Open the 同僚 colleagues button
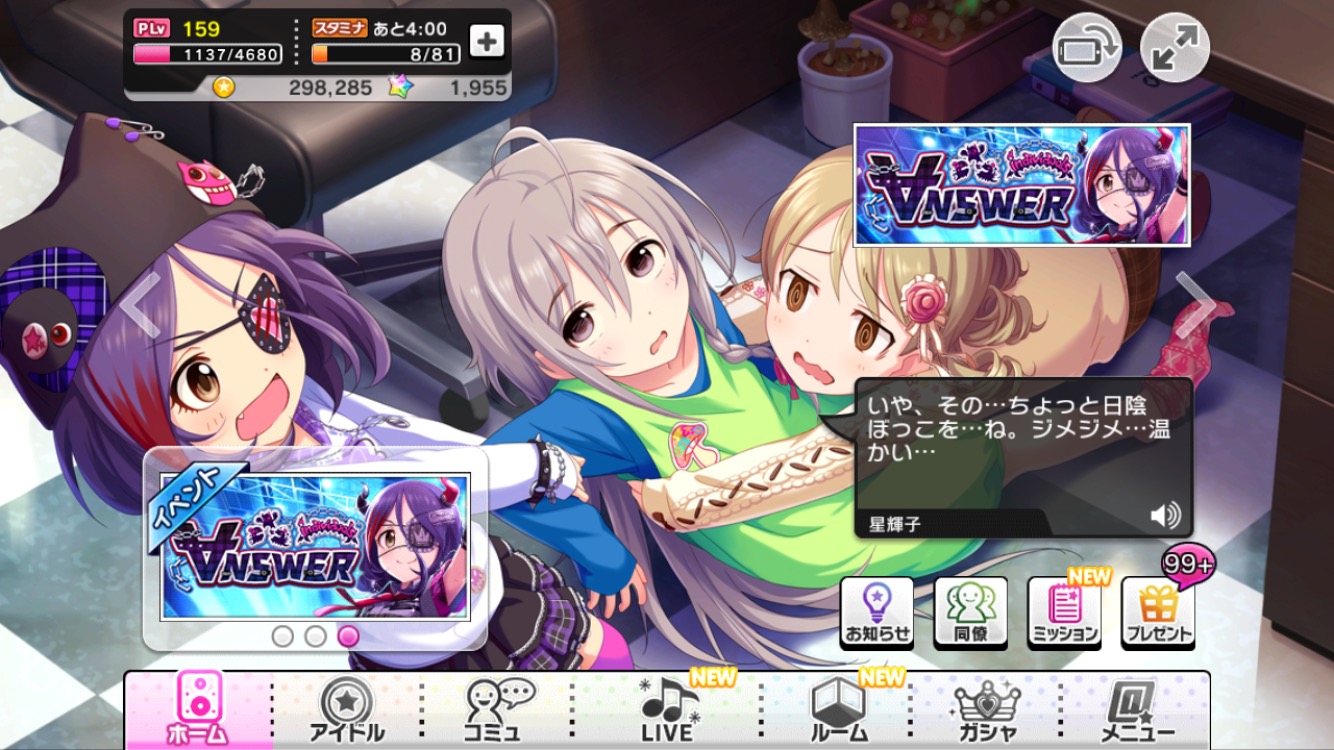The width and height of the screenshot is (1334, 750). pyautogui.click(x=970, y=611)
